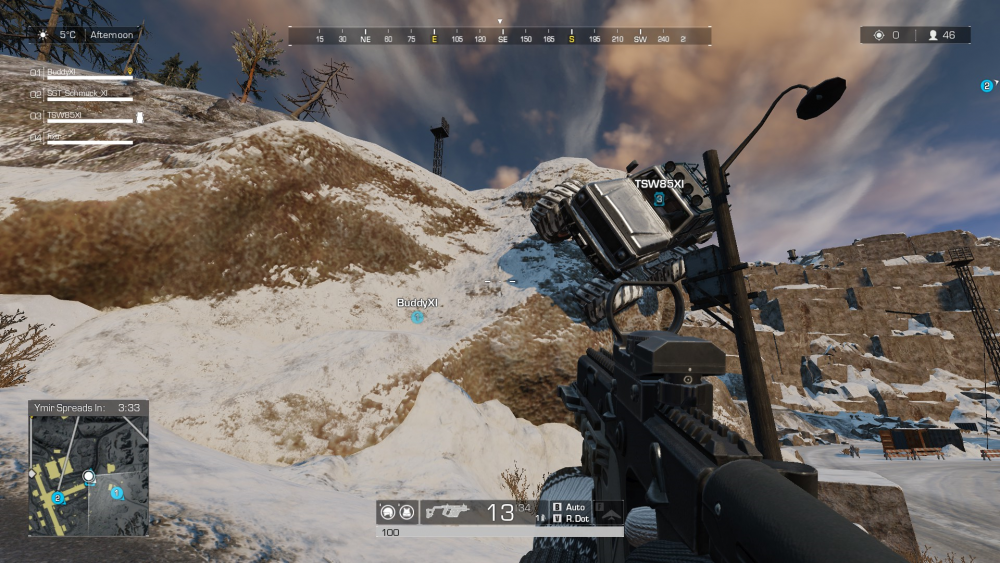Viewport: 1000px width, 563px height.
Task: Click the TSW85XI teammate marker on screen
Action: click(x=659, y=199)
